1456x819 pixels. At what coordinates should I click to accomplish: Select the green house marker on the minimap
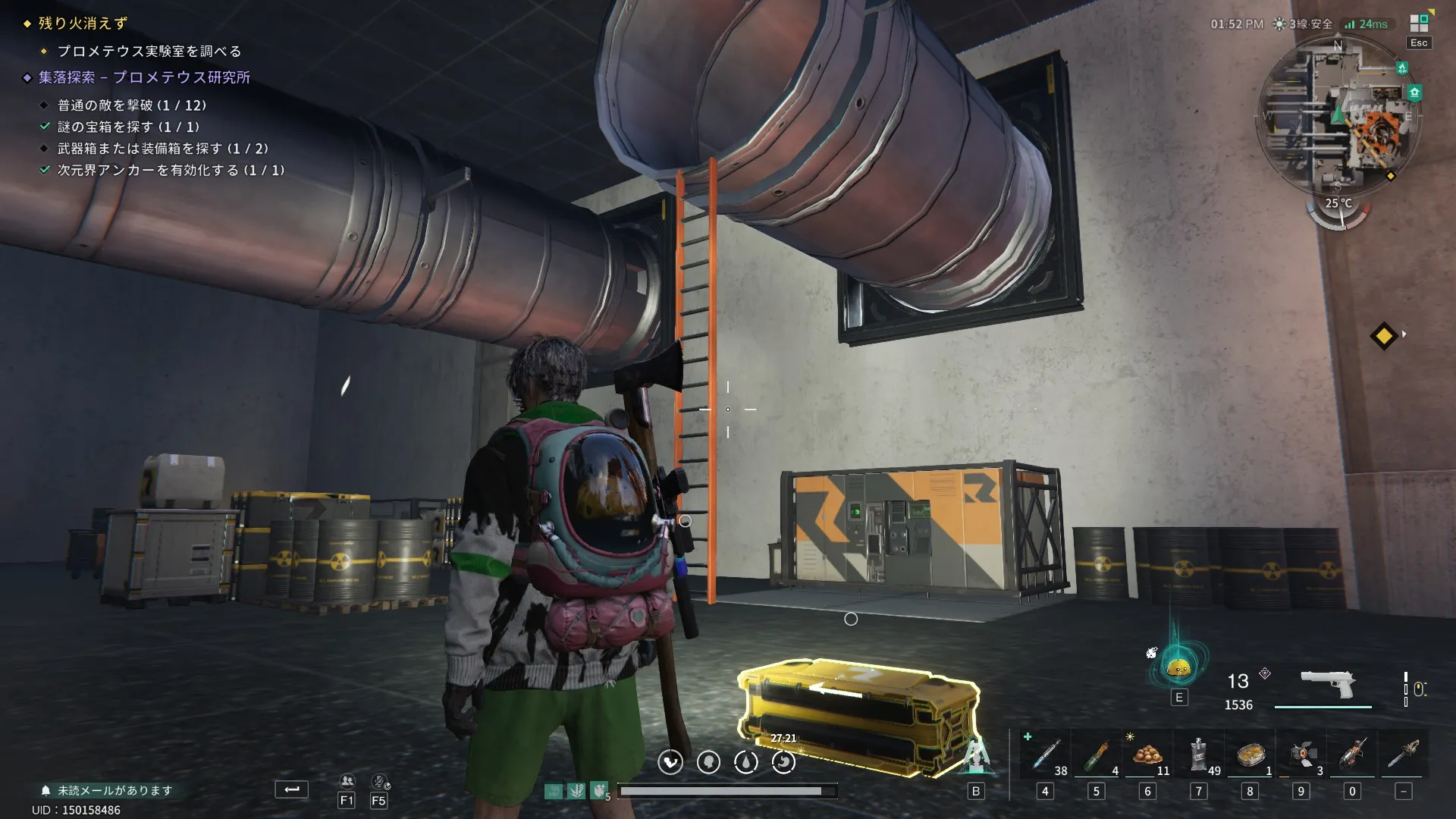1414,93
